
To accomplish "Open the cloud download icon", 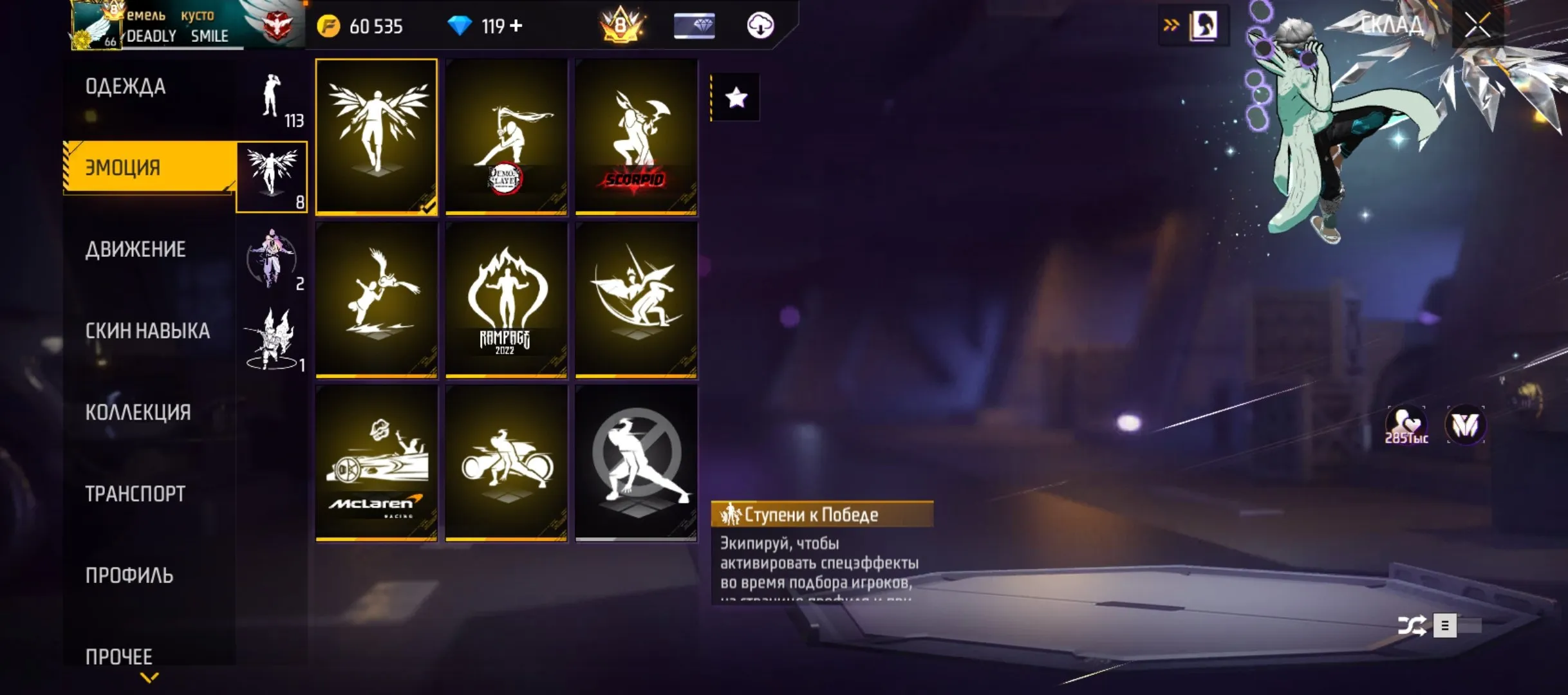I will coord(760,26).
